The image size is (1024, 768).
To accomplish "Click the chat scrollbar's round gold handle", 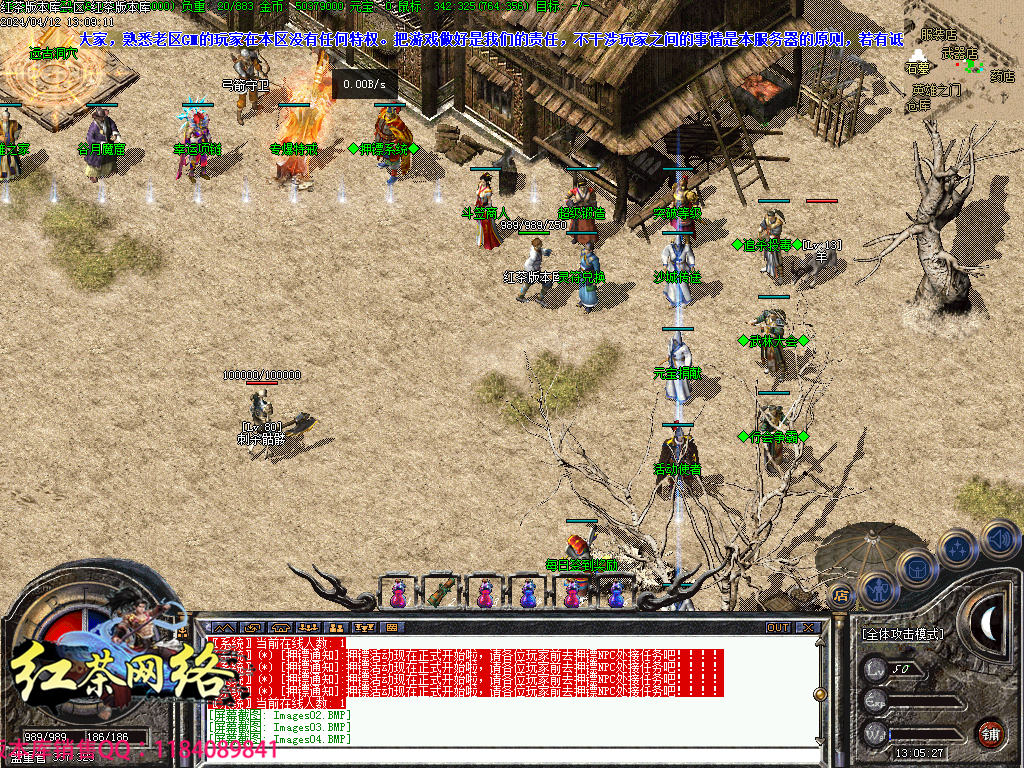I will point(821,694).
